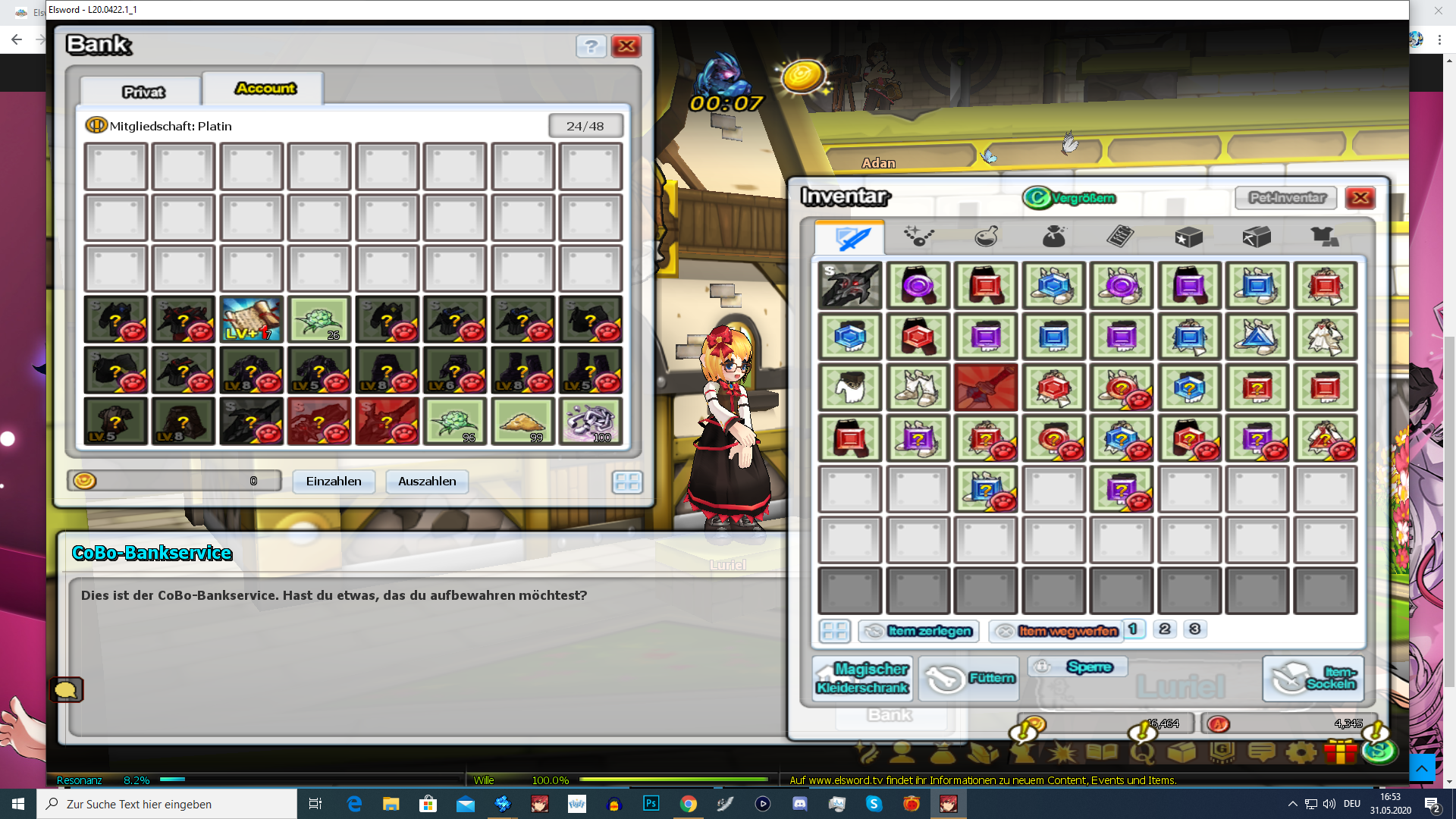Image resolution: width=1456 pixels, height=819 pixels.
Task: Click the Vergrößern expand inventory button
Action: [1071, 198]
